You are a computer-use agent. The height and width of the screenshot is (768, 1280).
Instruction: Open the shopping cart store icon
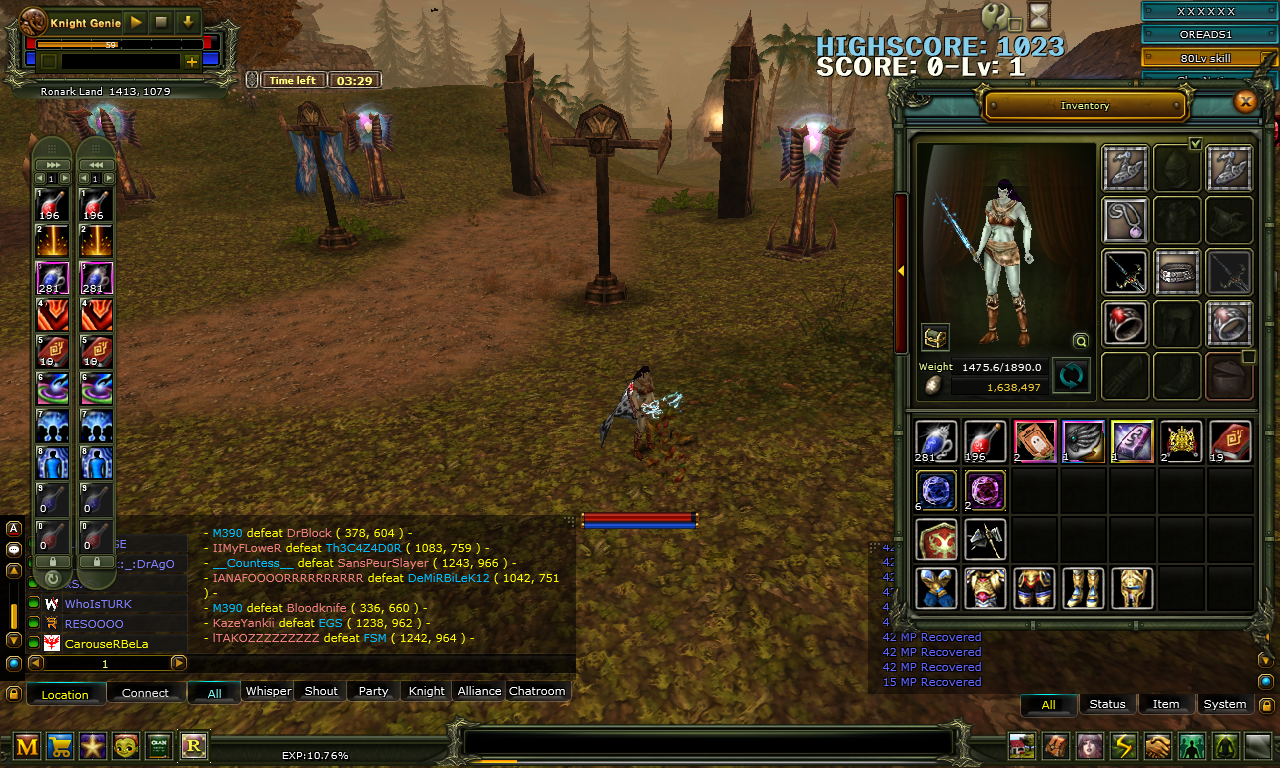tap(60, 745)
